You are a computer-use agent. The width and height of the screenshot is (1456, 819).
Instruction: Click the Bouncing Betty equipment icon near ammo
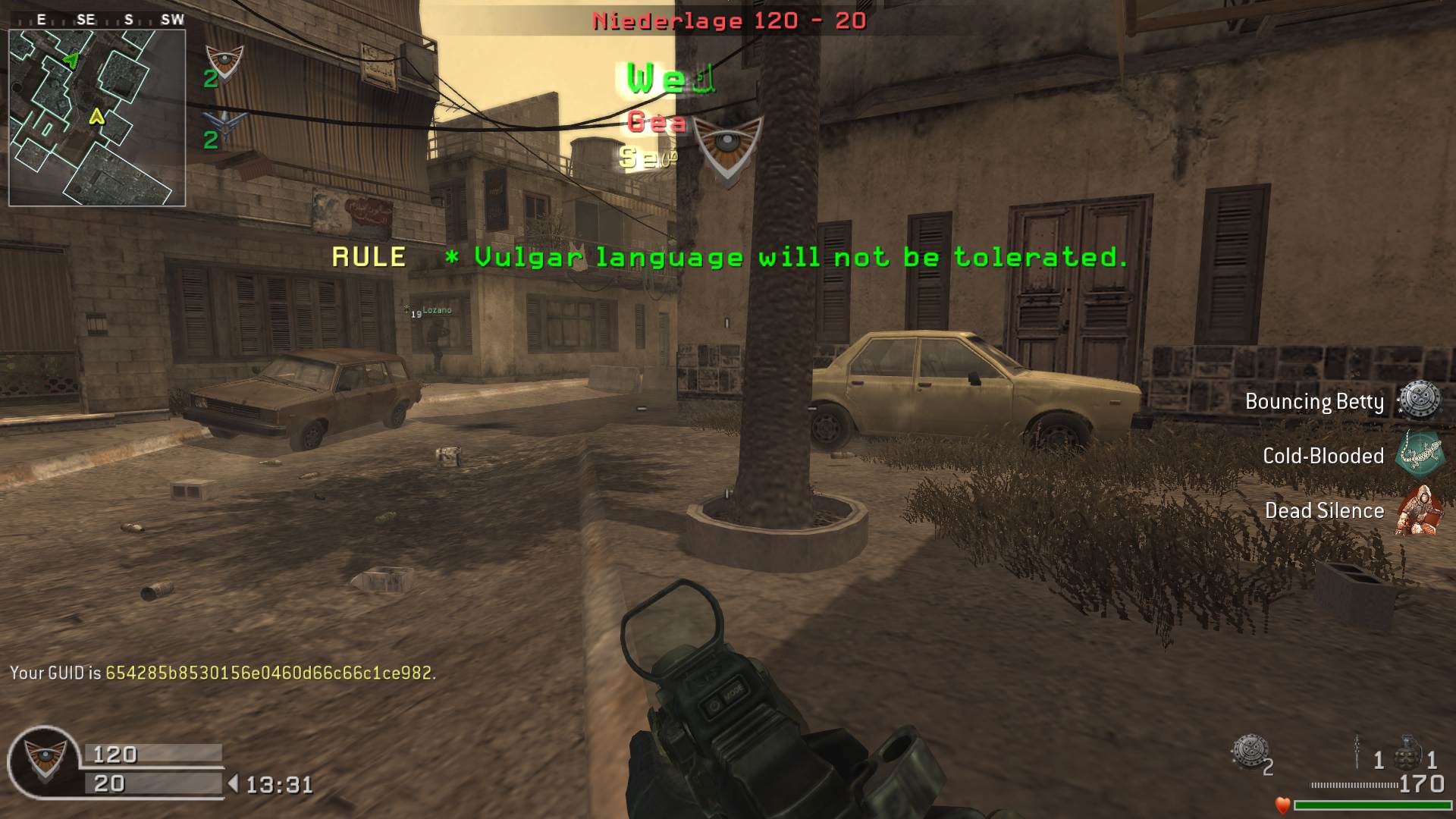pos(1249,752)
